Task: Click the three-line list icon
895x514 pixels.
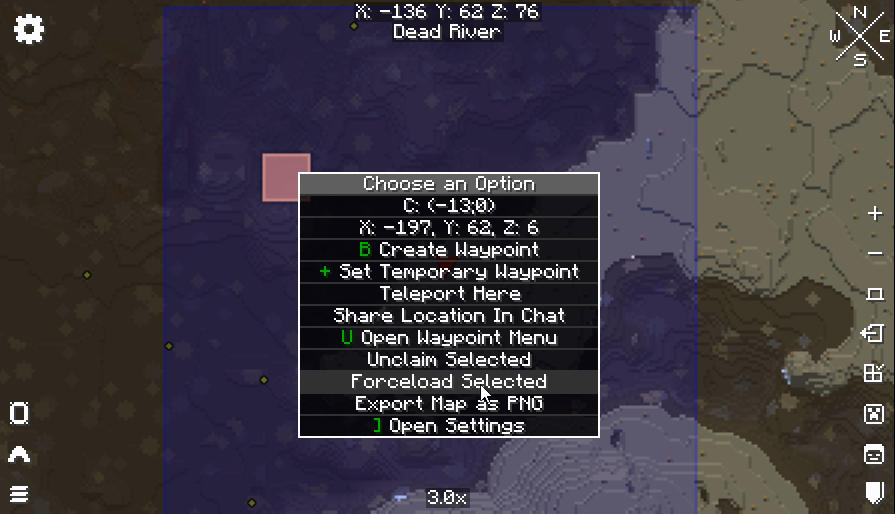Action: point(19,493)
